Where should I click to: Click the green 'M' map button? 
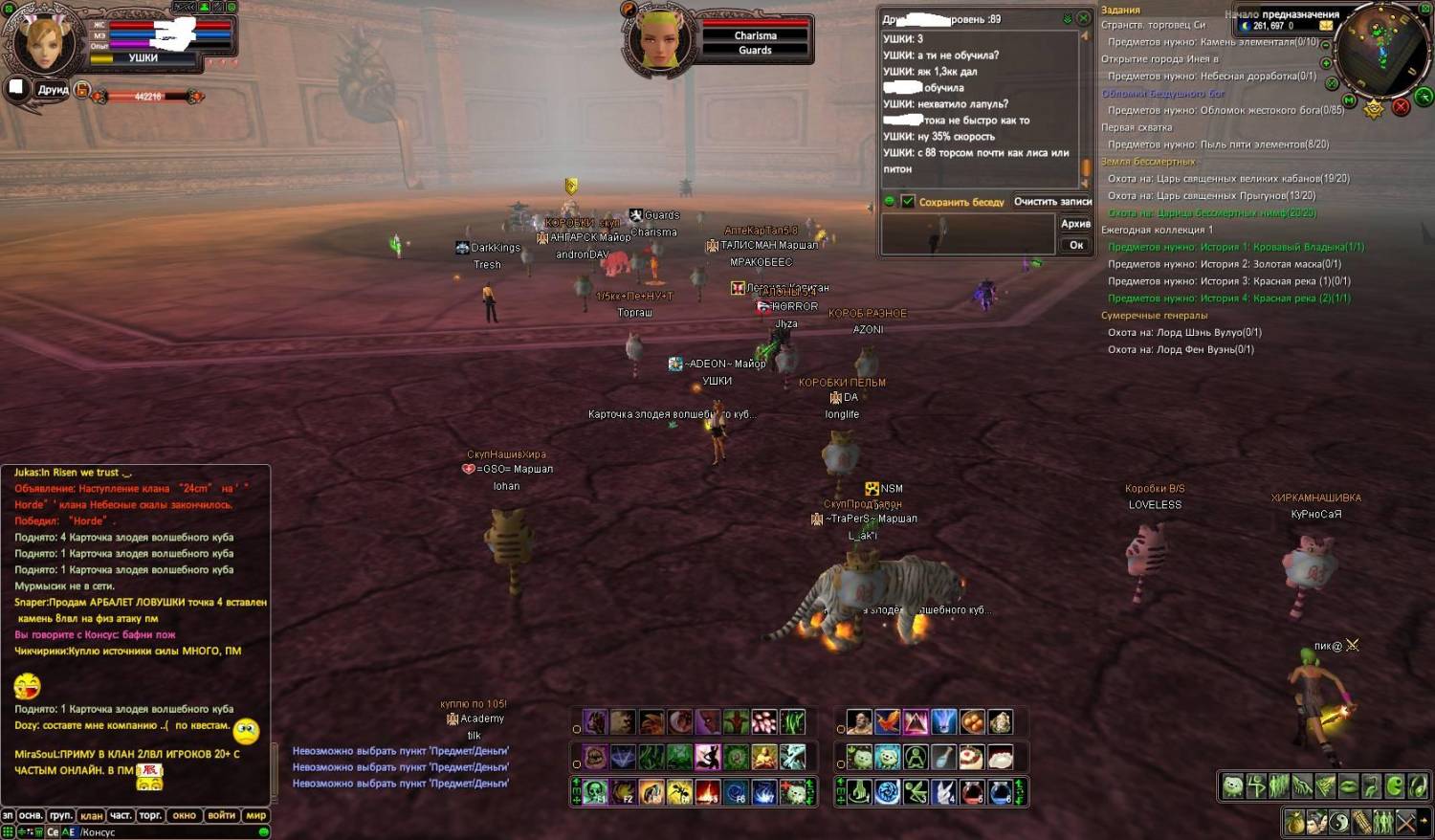[1349, 99]
